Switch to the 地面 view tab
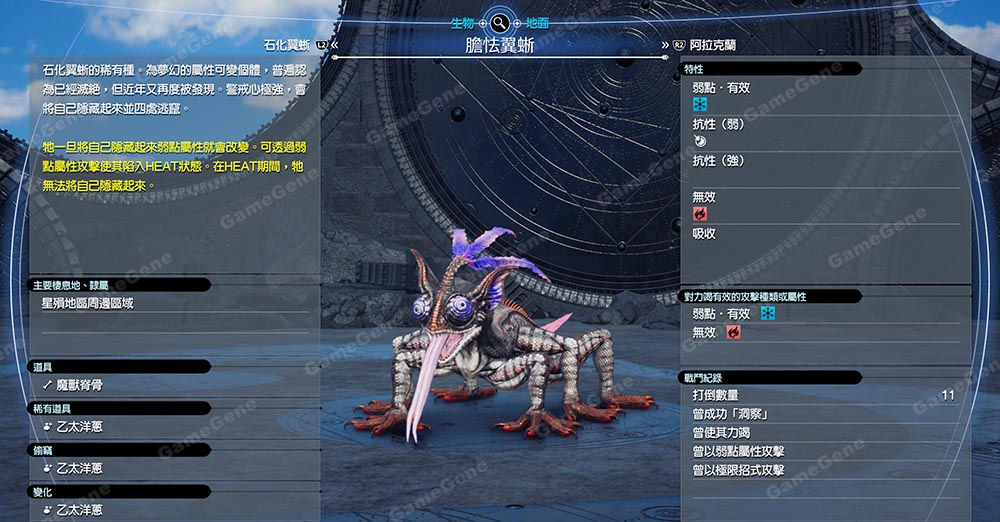Image resolution: width=1000 pixels, height=522 pixels. click(x=537, y=21)
